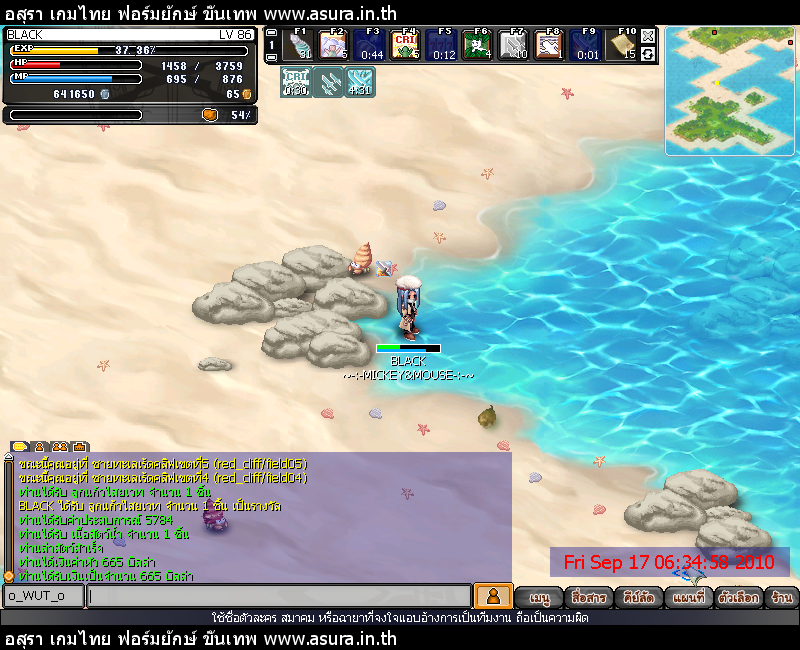Image resolution: width=800 pixels, height=650 pixels.
Task: Click the คีย์ลัด shortcut keys button
Action: (638, 597)
